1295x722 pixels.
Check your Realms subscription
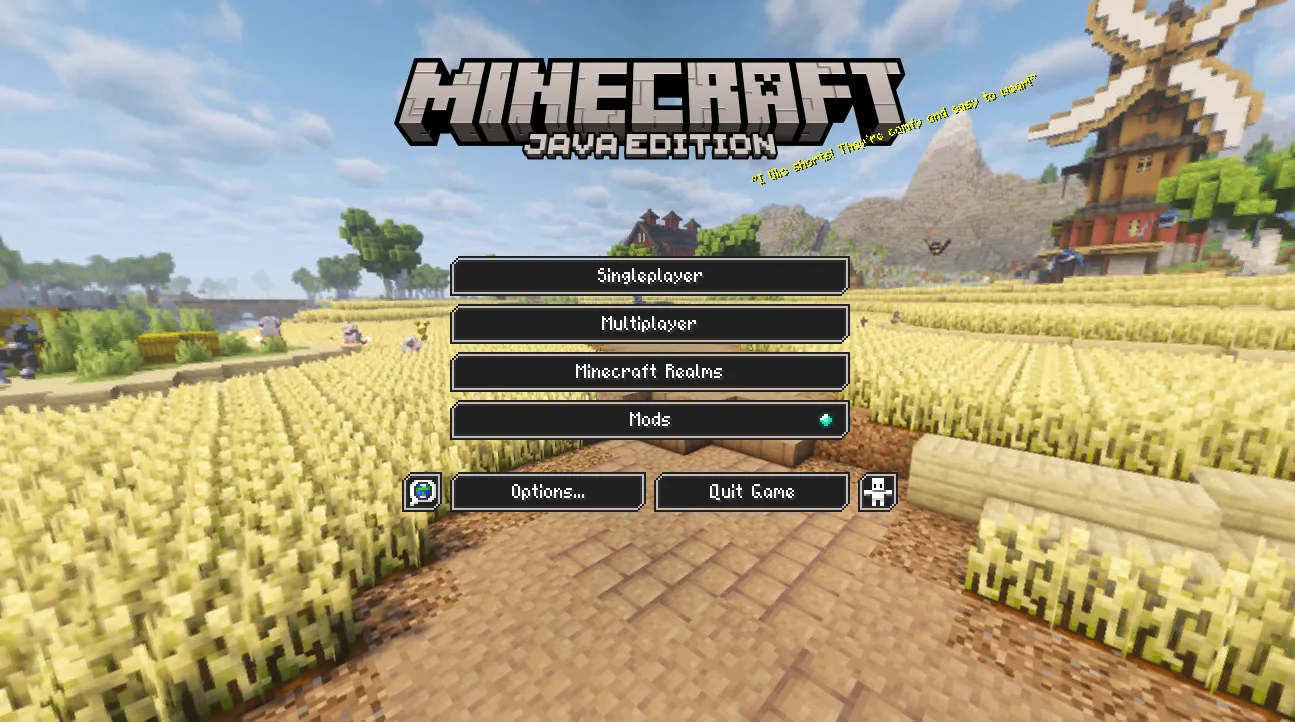tap(650, 371)
